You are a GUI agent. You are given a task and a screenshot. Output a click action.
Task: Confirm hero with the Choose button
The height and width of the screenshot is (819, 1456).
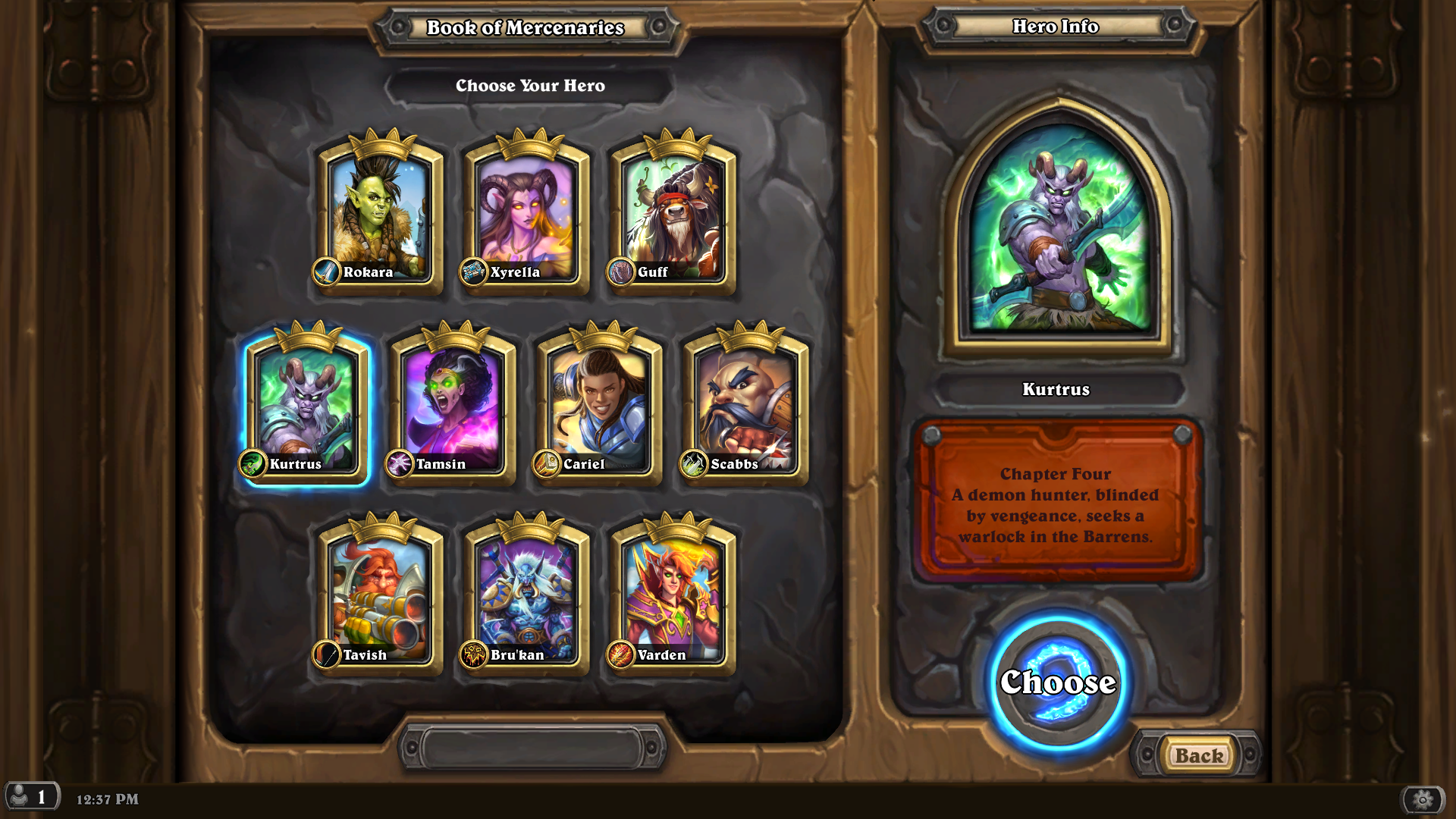coord(1058,682)
